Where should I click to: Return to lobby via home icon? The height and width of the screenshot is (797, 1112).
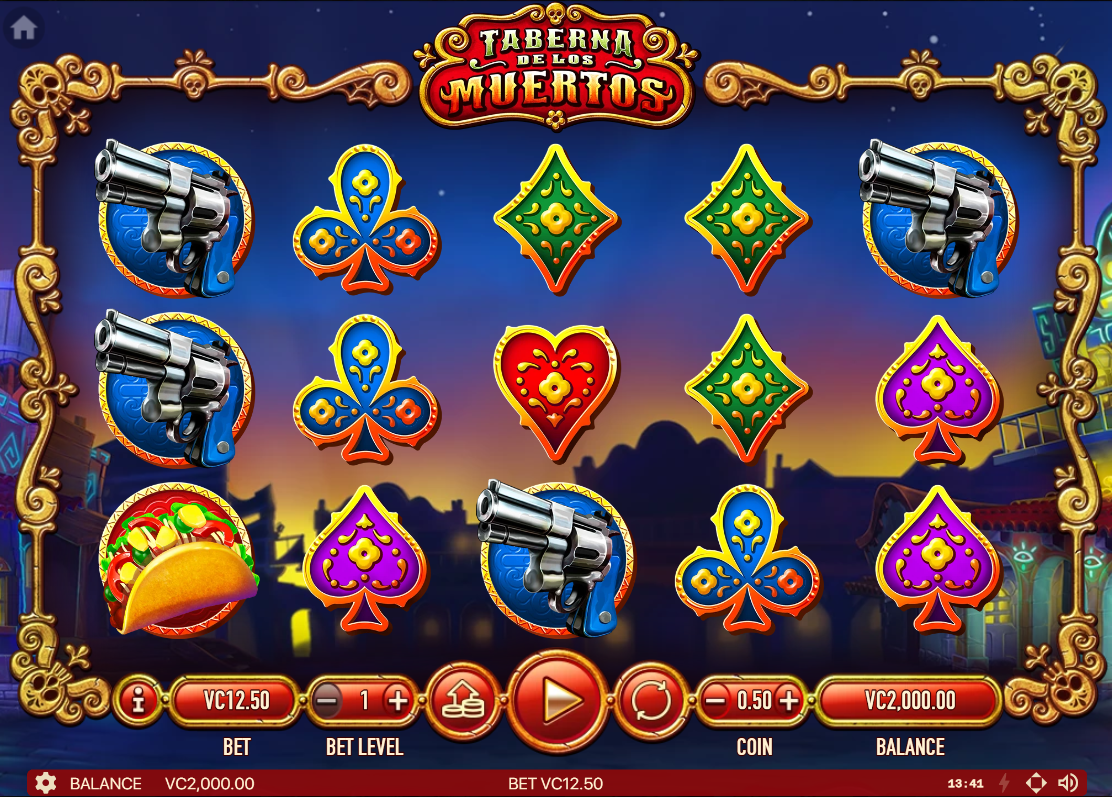pos(23,28)
